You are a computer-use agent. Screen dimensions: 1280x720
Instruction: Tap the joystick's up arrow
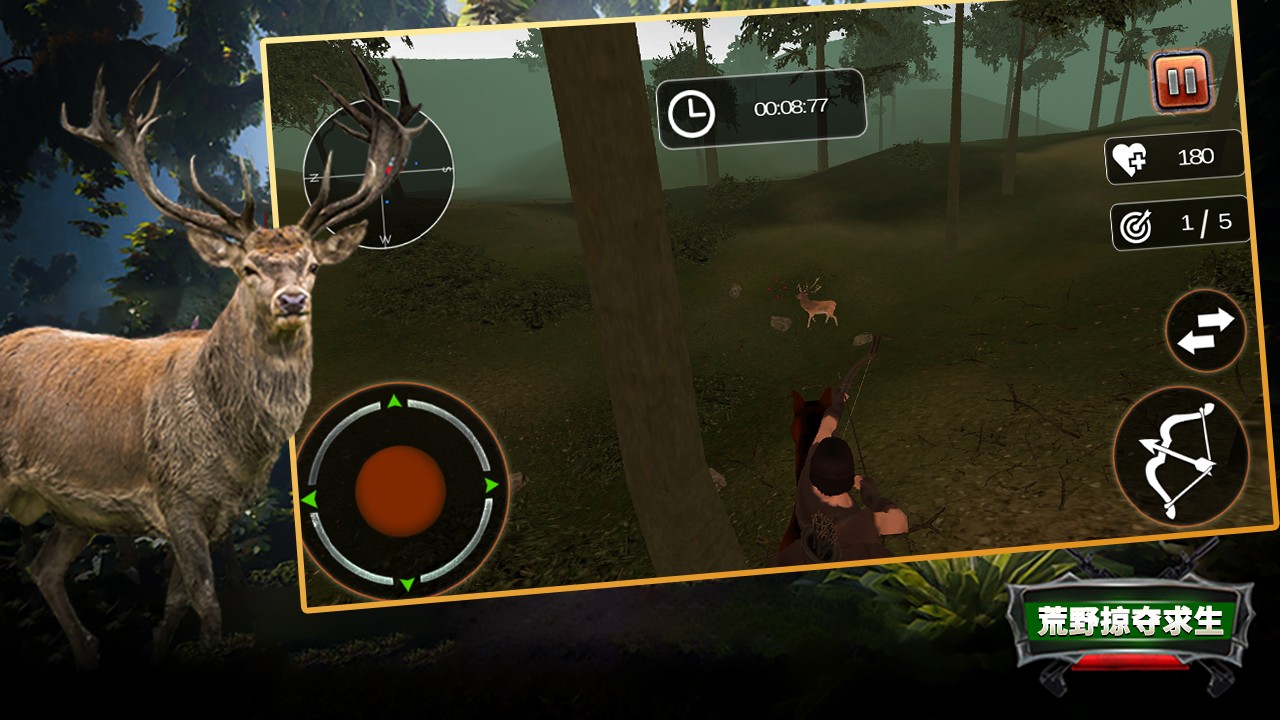point(394,402)
